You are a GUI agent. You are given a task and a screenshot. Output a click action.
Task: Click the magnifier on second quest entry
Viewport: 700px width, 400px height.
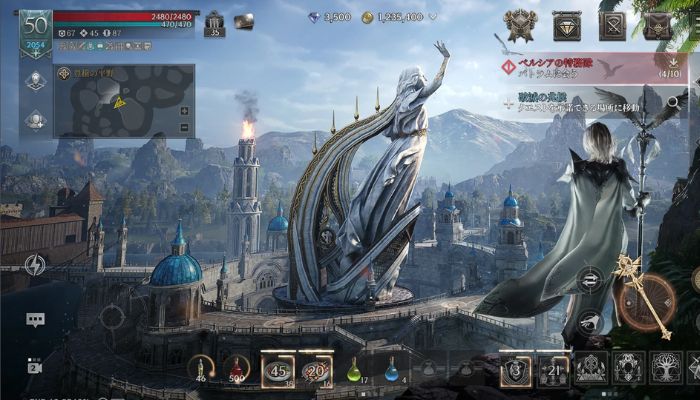click(674, 102)
